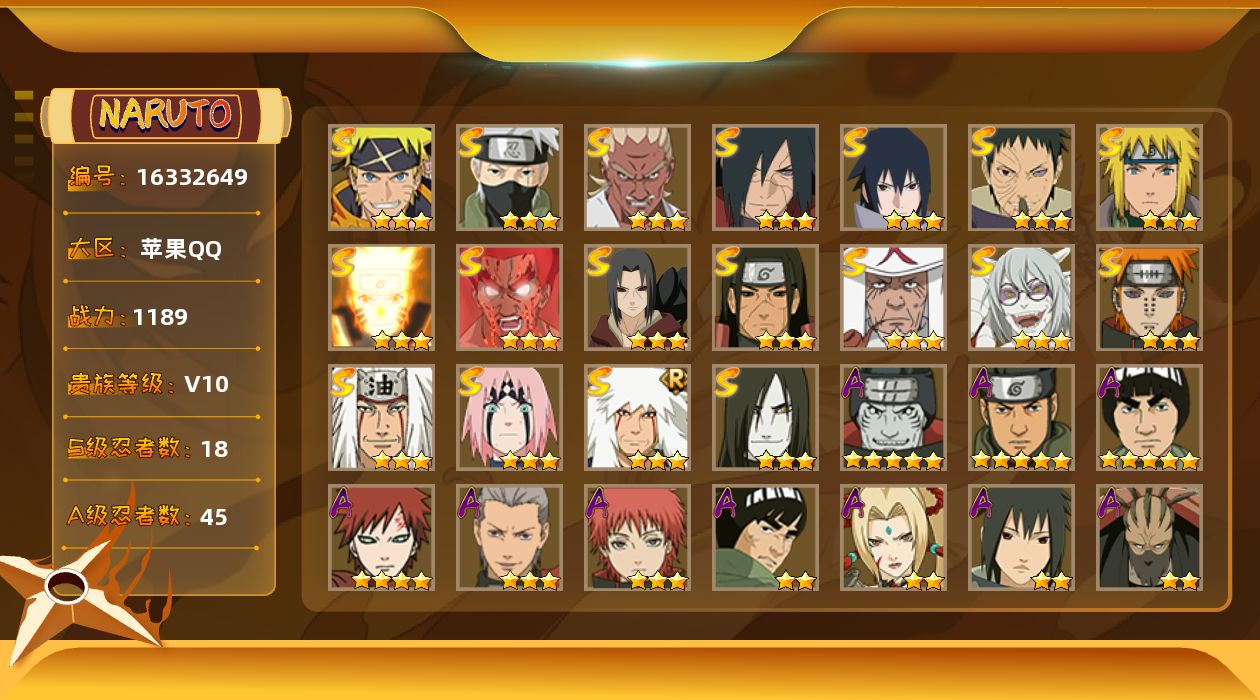Choose blonde Tsunade's portrait

pos(893,537)
